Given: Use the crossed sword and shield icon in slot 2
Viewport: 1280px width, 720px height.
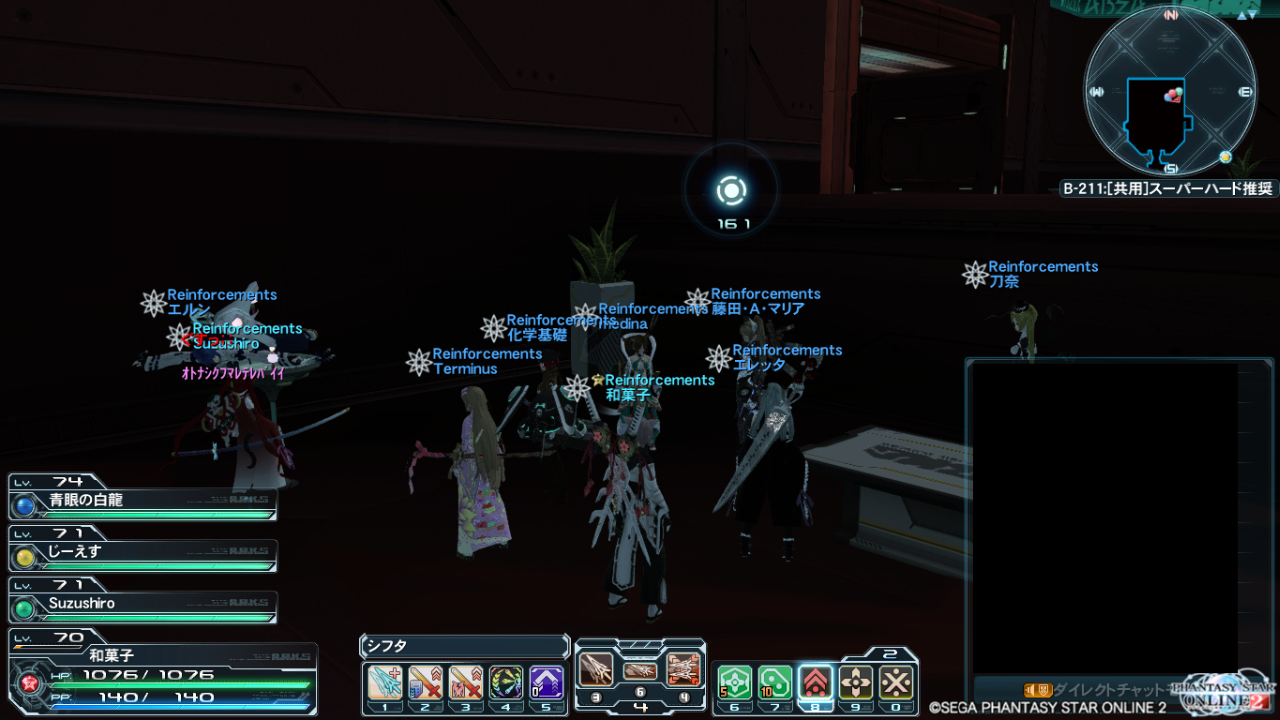Looking at the screenshot, I should click(425, 682).
